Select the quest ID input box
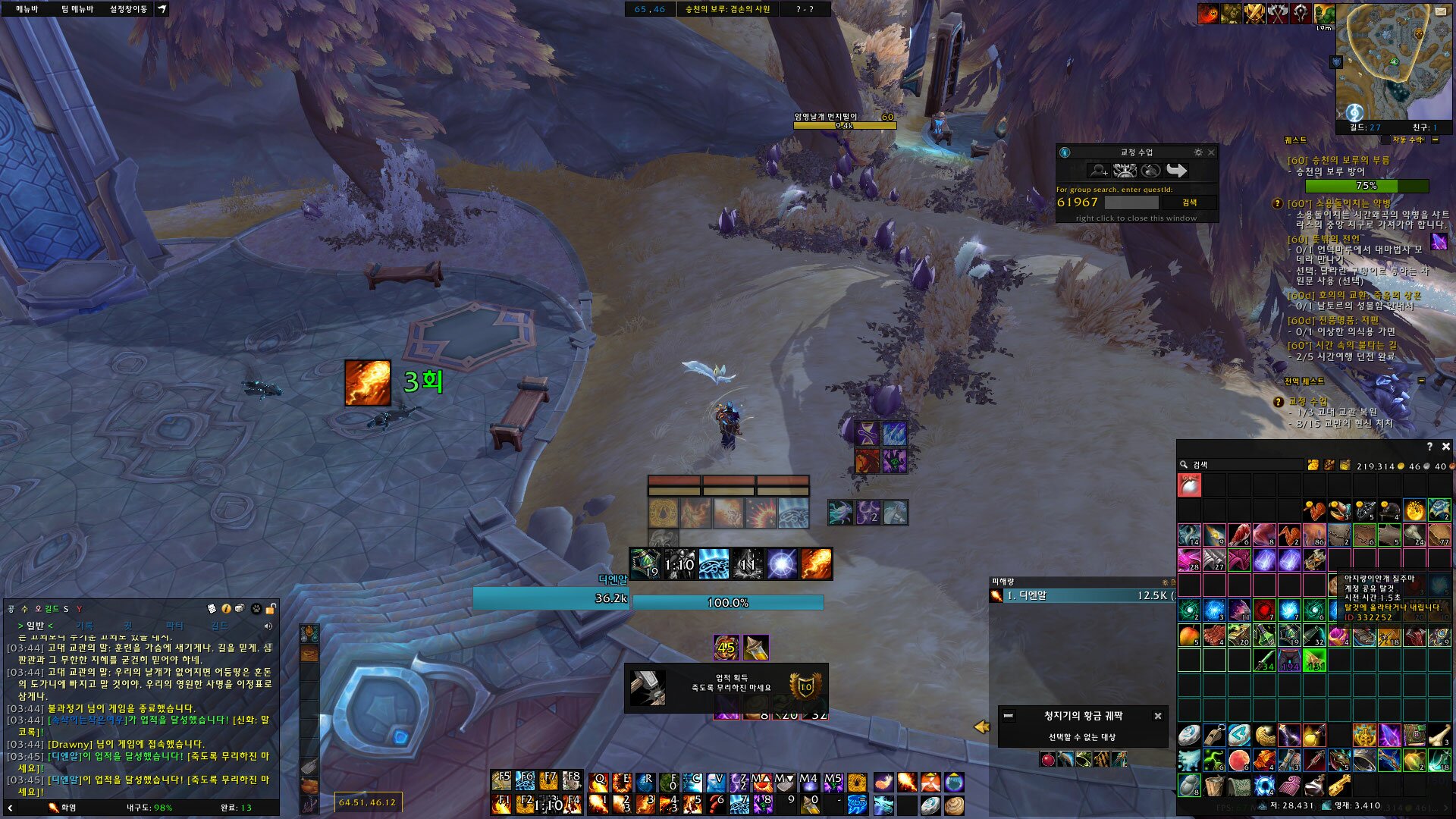 pos(1131,202)
